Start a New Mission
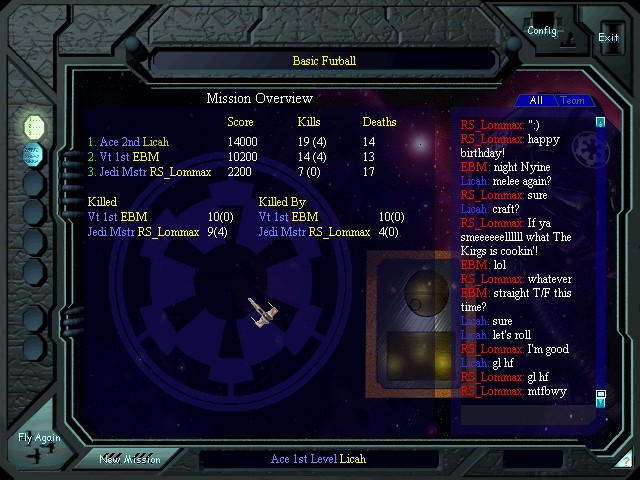The image size is (640, 480). click(x=130, y=459)
